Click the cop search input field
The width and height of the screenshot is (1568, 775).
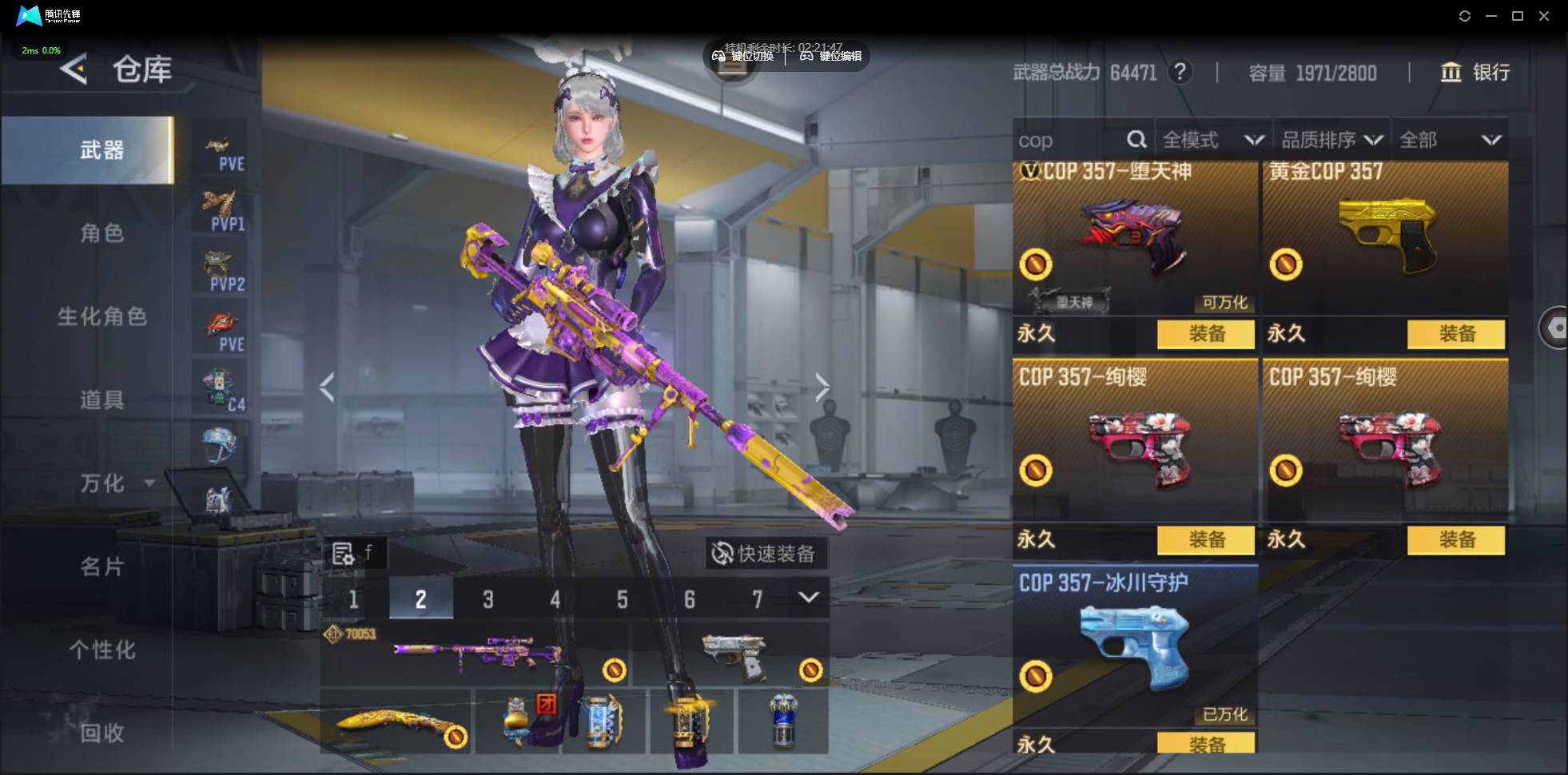tap(1067, 141)
